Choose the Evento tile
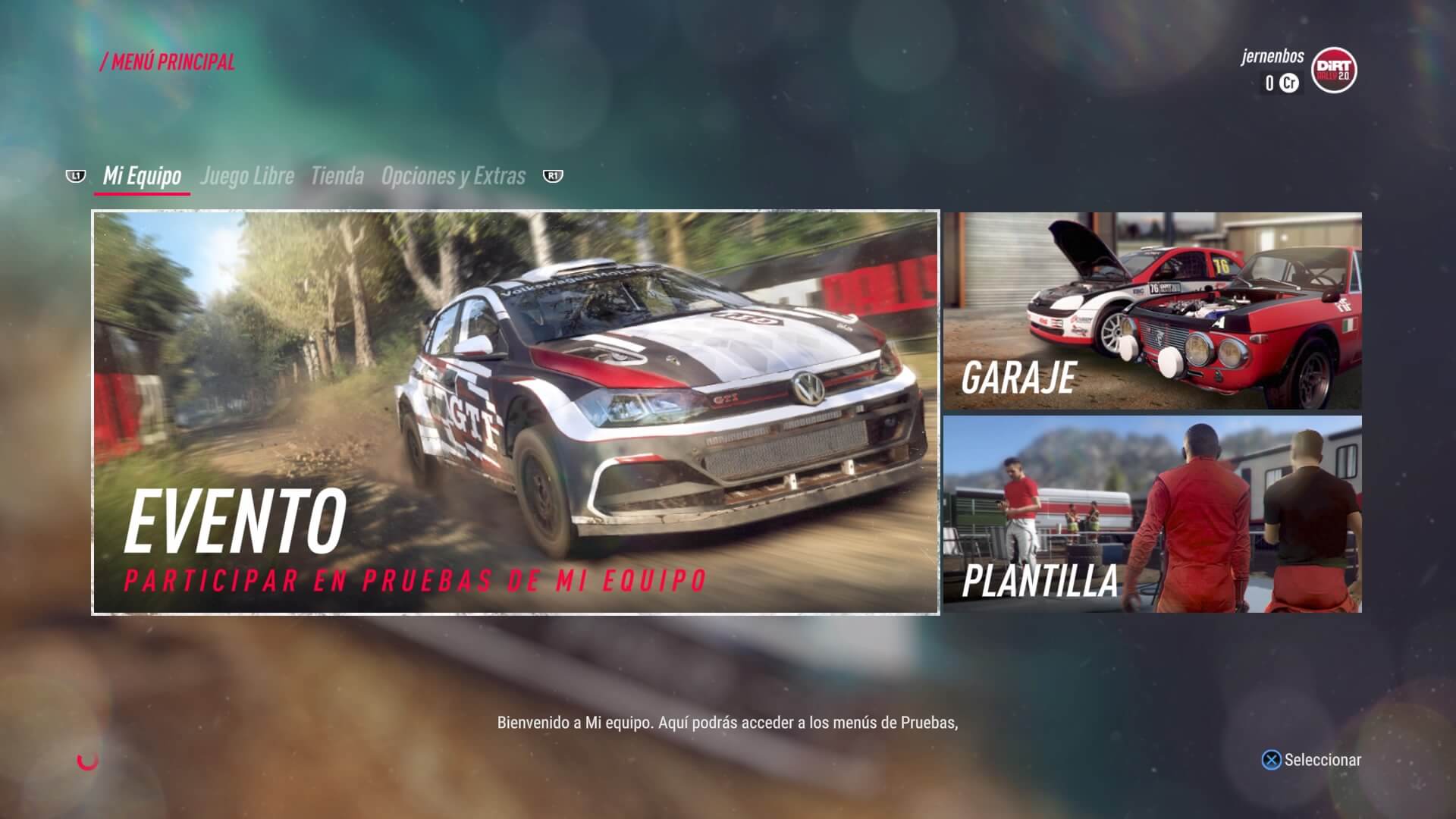The height and width of the screenshot is (819, 1456). click(x=516, y=413)
